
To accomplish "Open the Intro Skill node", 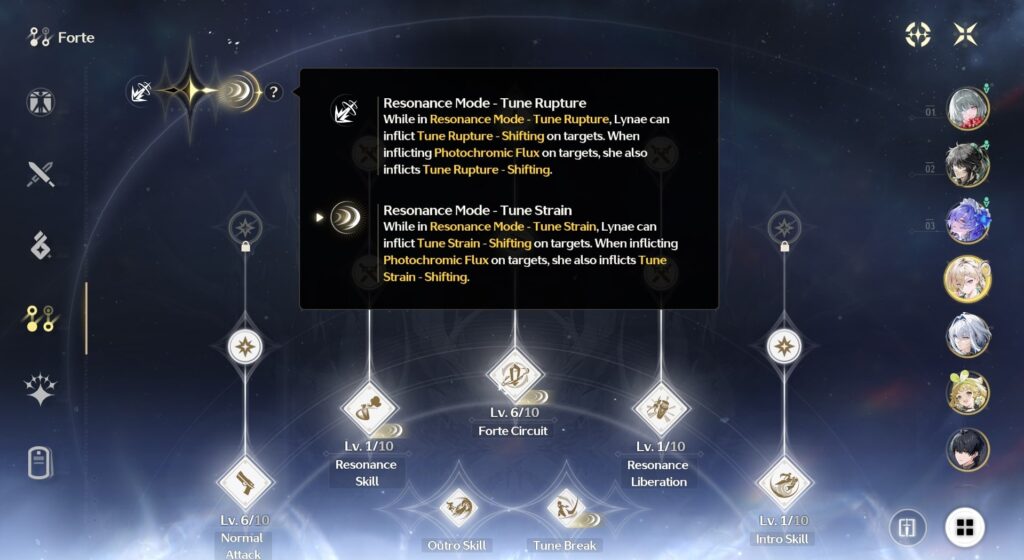I will (784, 482).
